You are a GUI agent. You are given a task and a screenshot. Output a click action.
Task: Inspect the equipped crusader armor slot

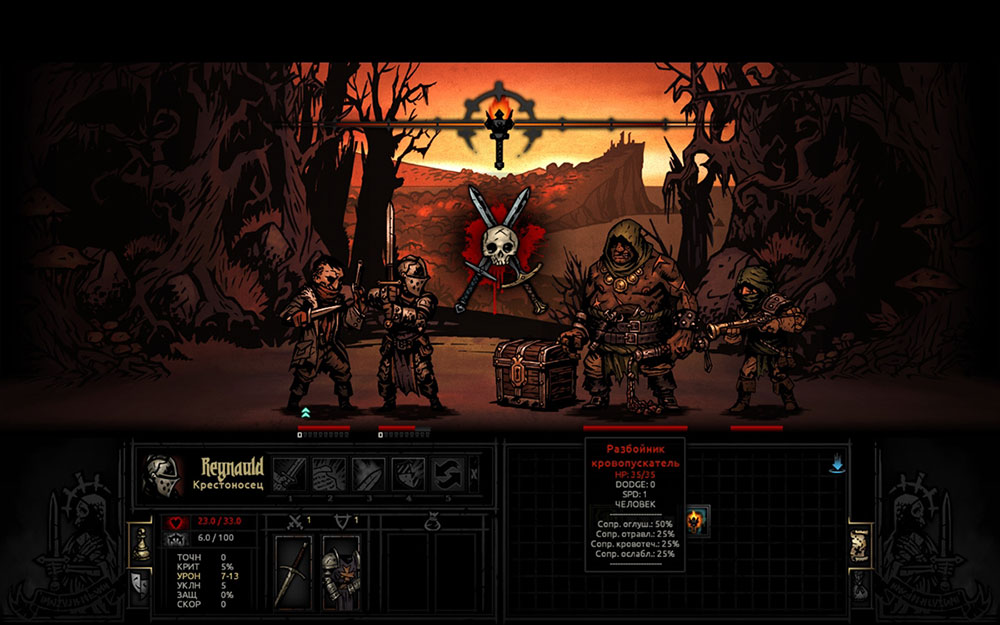coord(341,572)
